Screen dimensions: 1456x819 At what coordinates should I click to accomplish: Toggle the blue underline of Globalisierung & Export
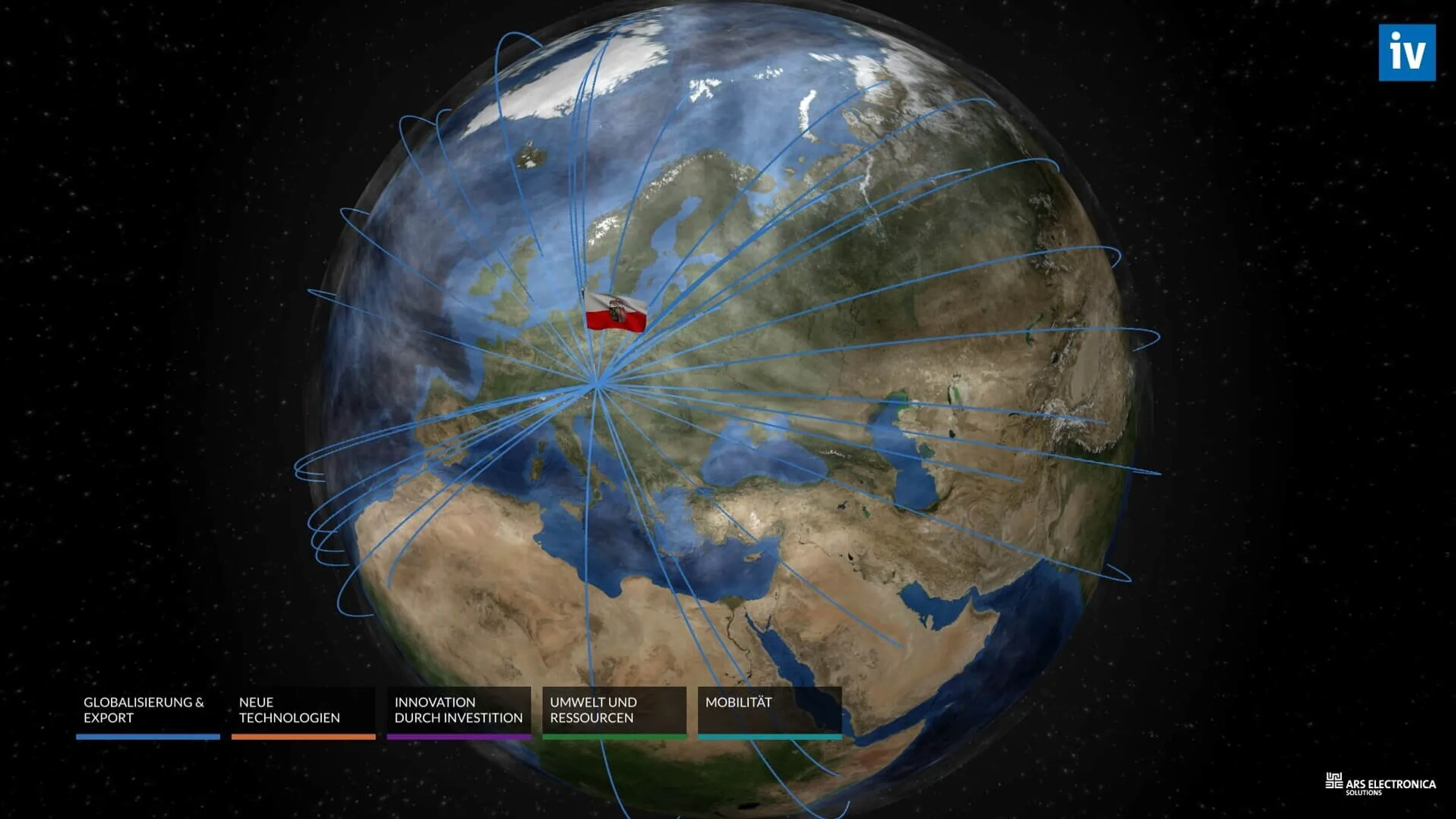[x=148, y=737]
